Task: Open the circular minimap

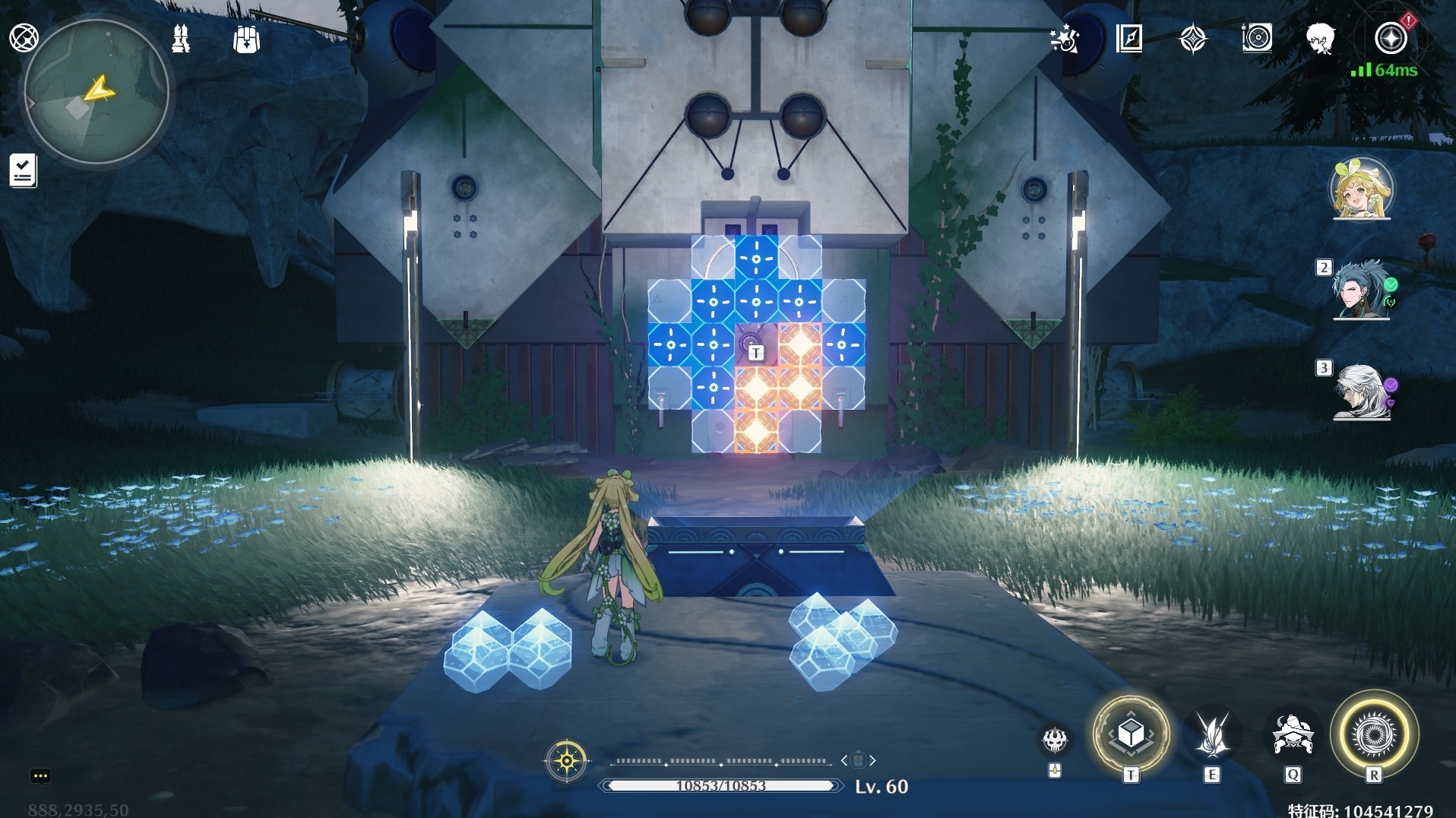Action: (x=96, y=92)
